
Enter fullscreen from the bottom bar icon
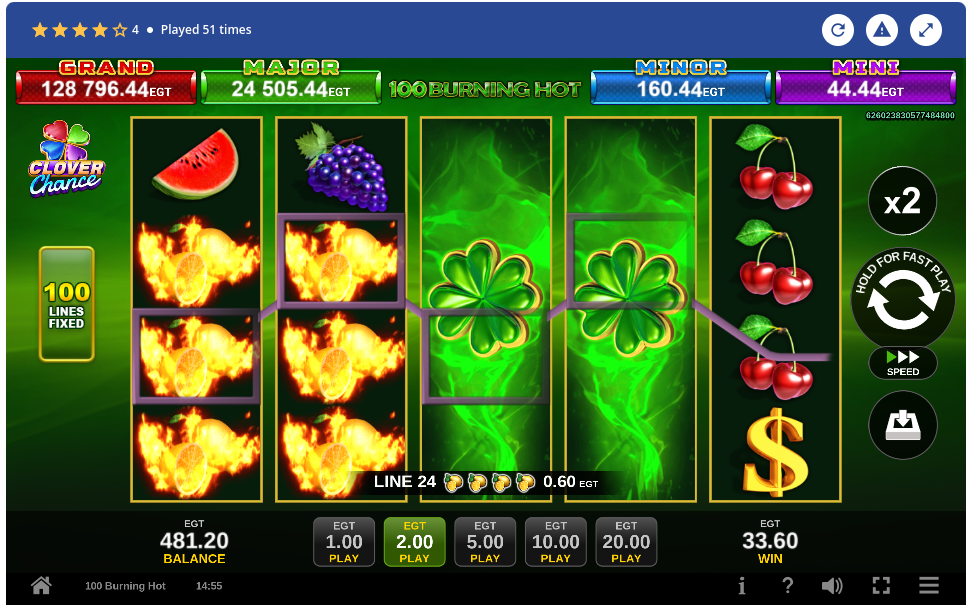pyautogui.click(x=881, y=586)
